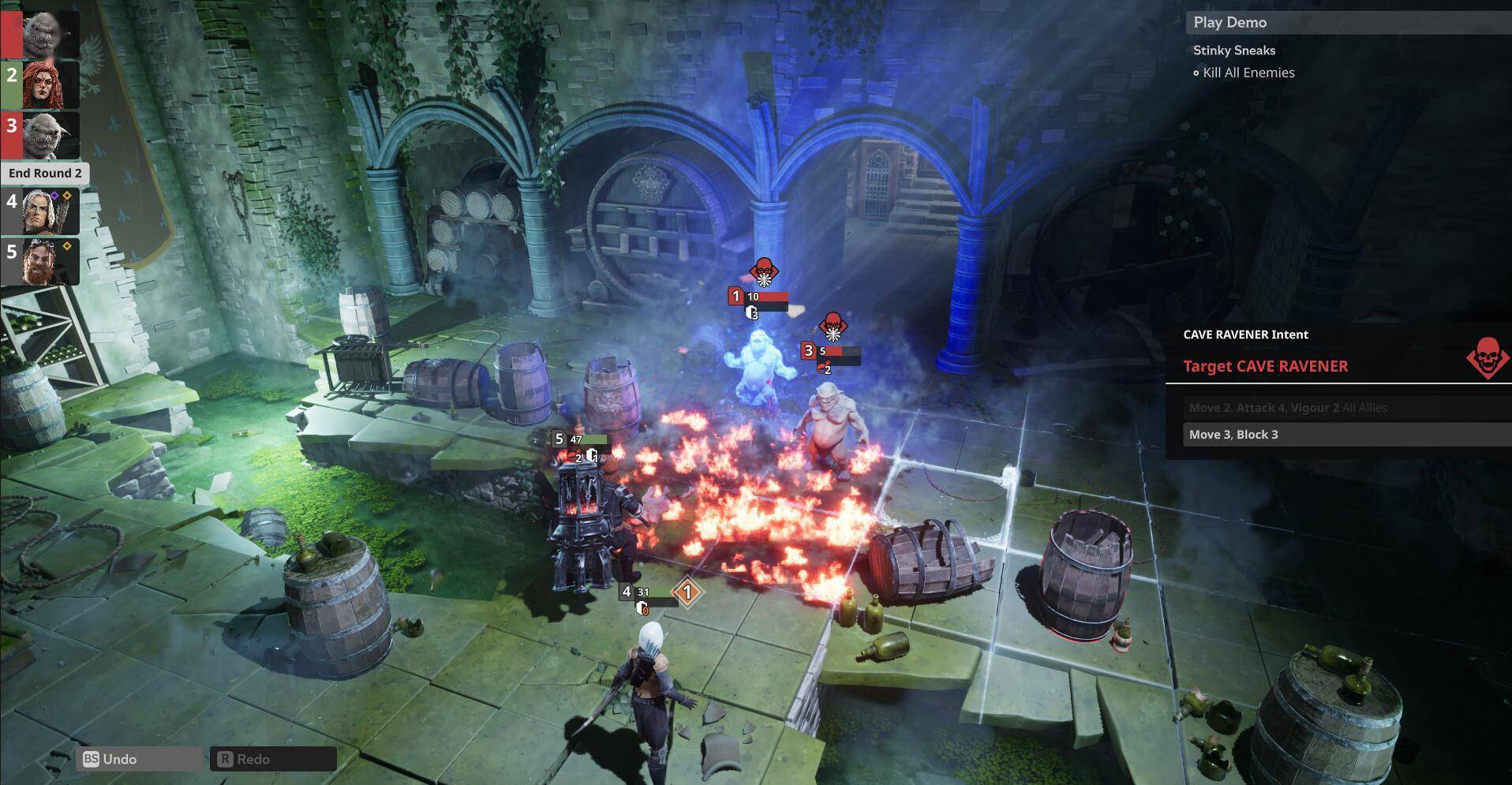Select the red-haired woman initiative portrait

pyautogui.click(x=49, y=84)
